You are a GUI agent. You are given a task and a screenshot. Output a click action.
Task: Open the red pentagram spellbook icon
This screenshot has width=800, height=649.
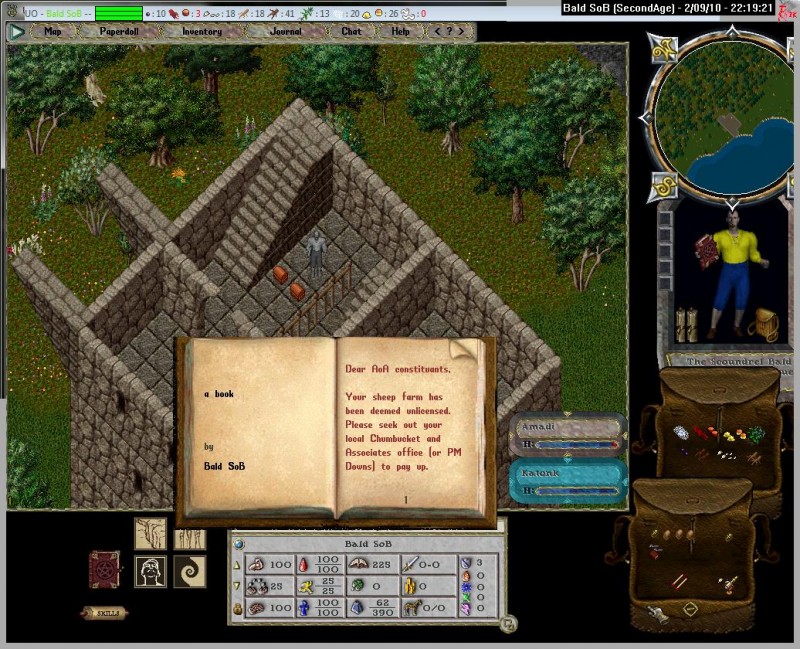(x=104, y=569)
